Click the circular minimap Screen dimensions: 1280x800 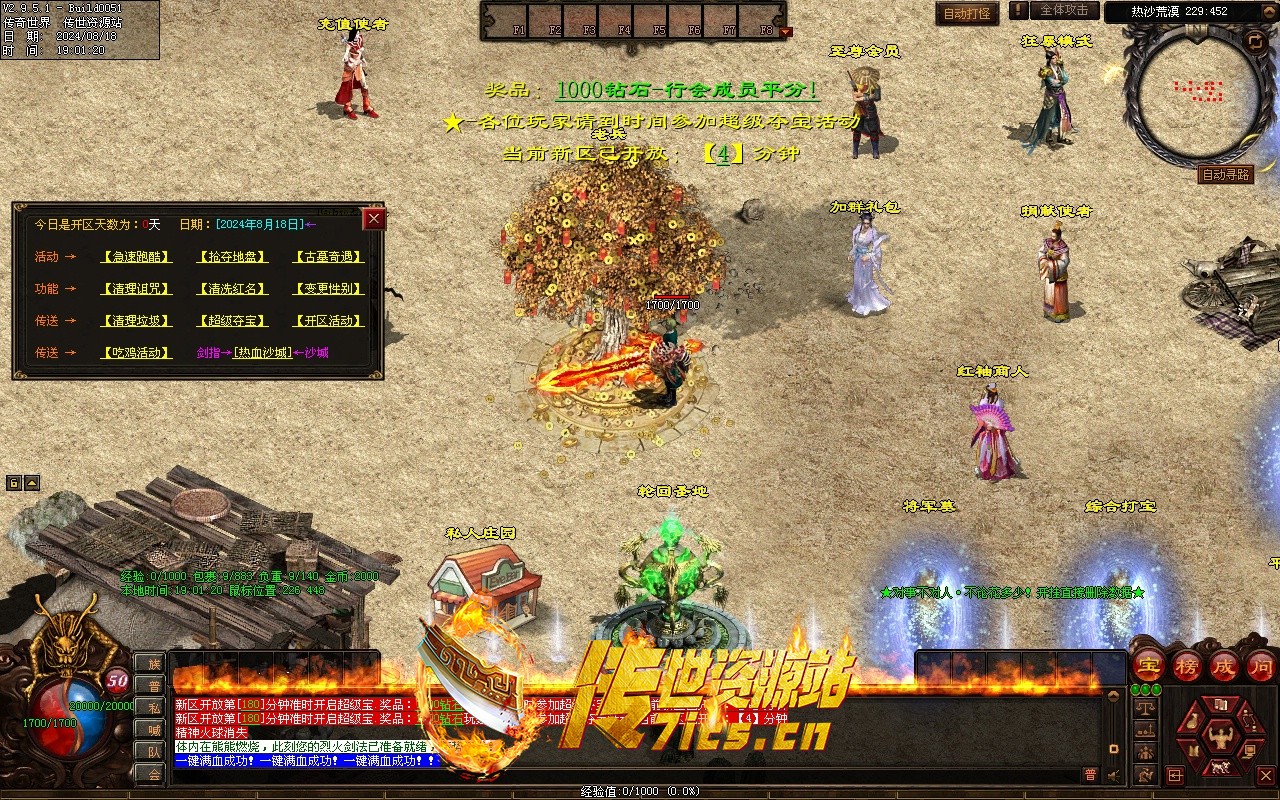1199,93
